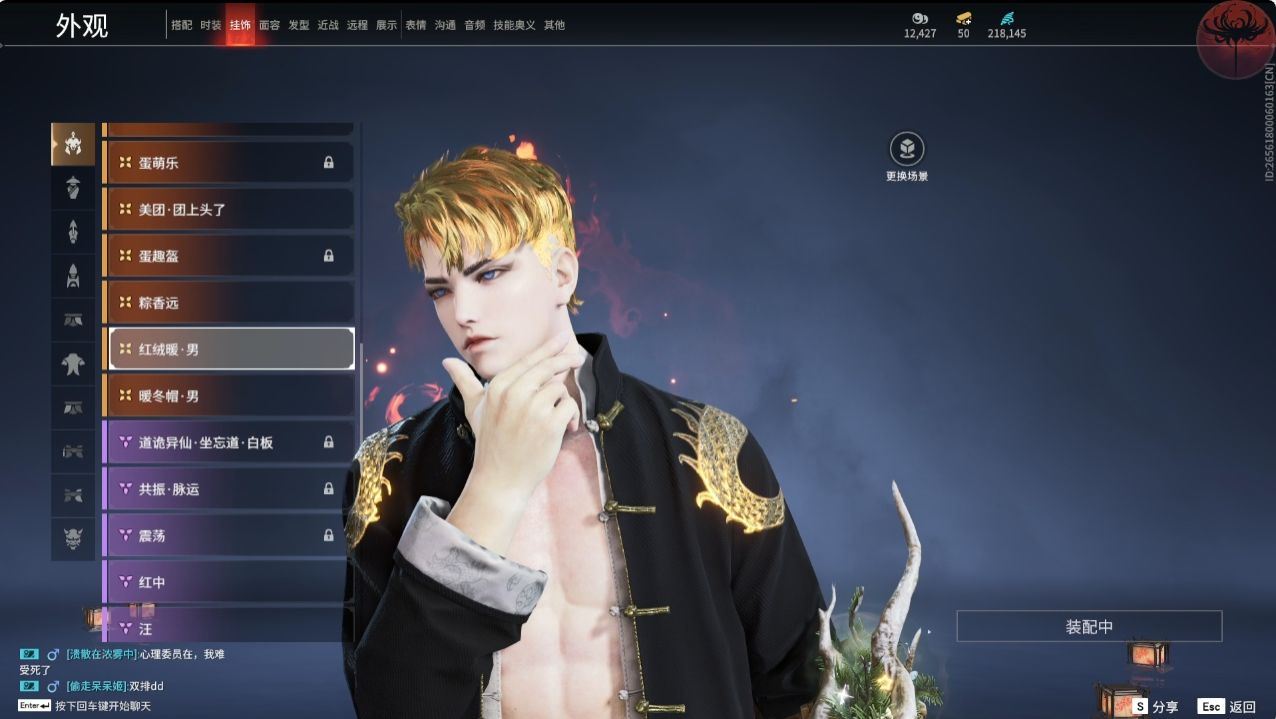Click the 装配中 equip button

(1089, 627)
